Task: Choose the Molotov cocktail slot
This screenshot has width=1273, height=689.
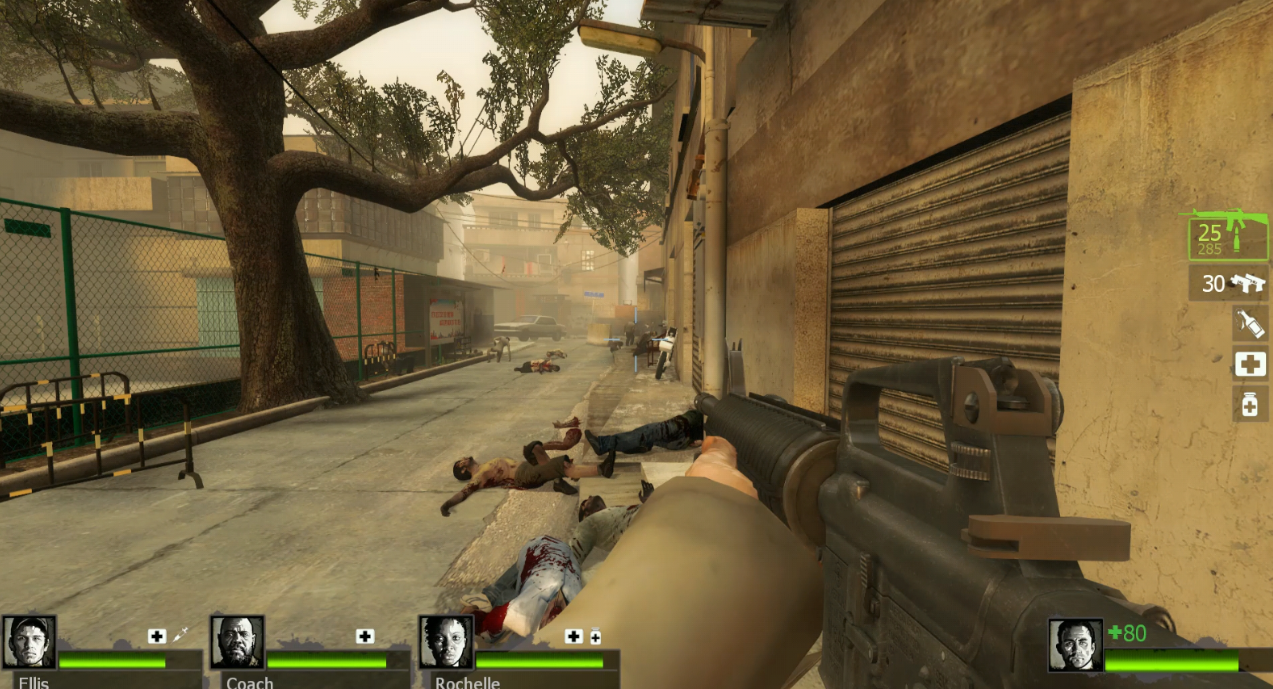Action: tap(1250, 323)
